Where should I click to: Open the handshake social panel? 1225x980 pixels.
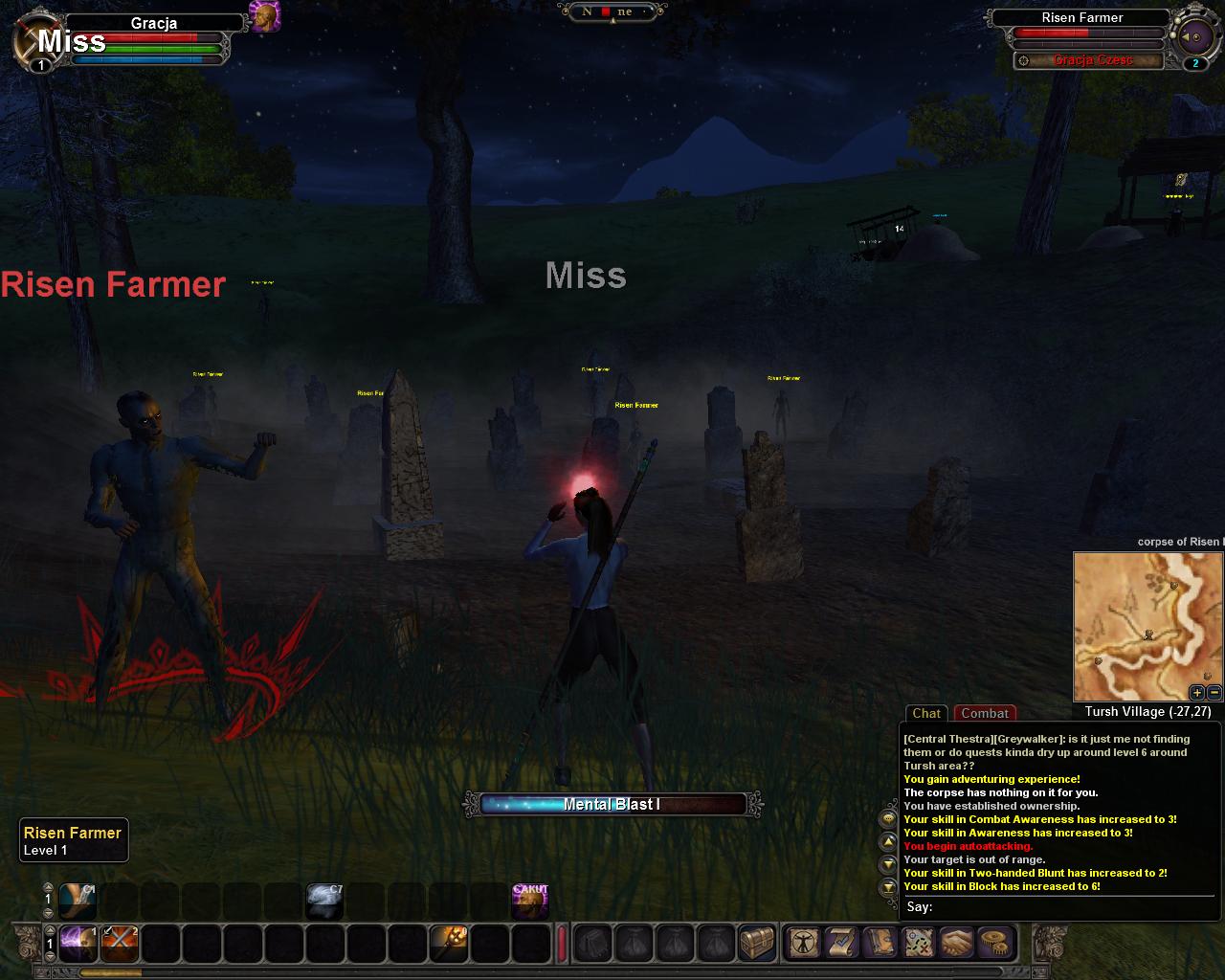(x=957, y=944)
